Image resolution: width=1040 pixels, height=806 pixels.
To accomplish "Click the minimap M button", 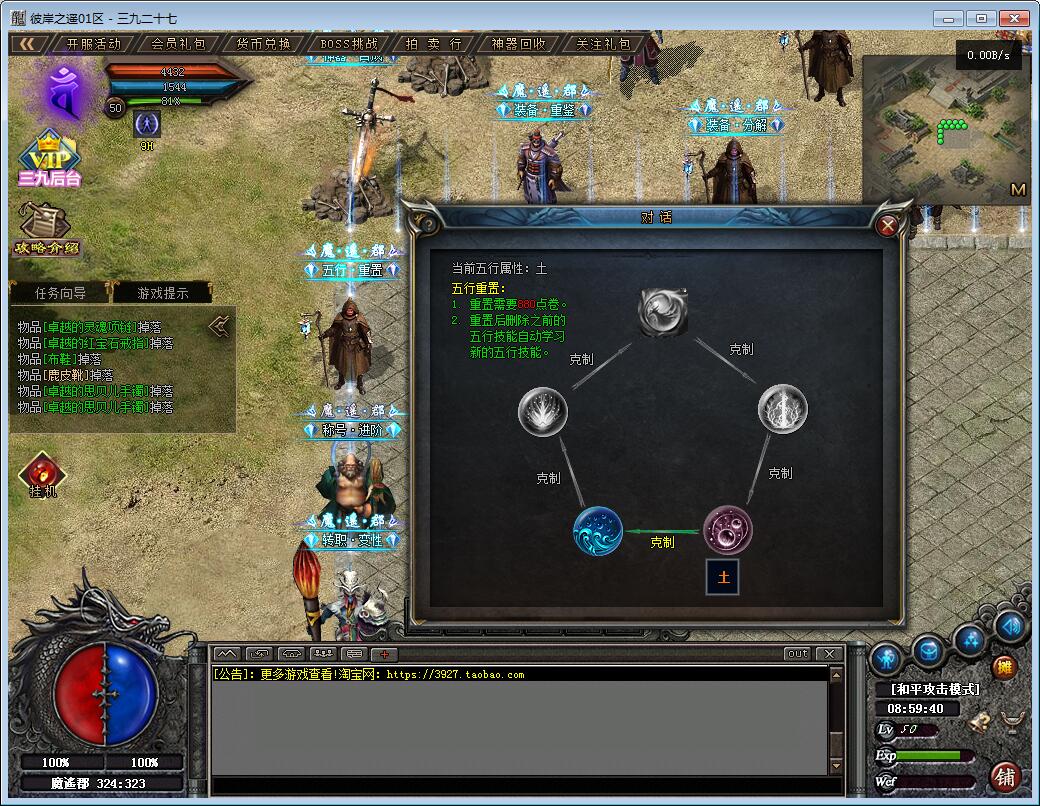I will tap(1018, 189).
